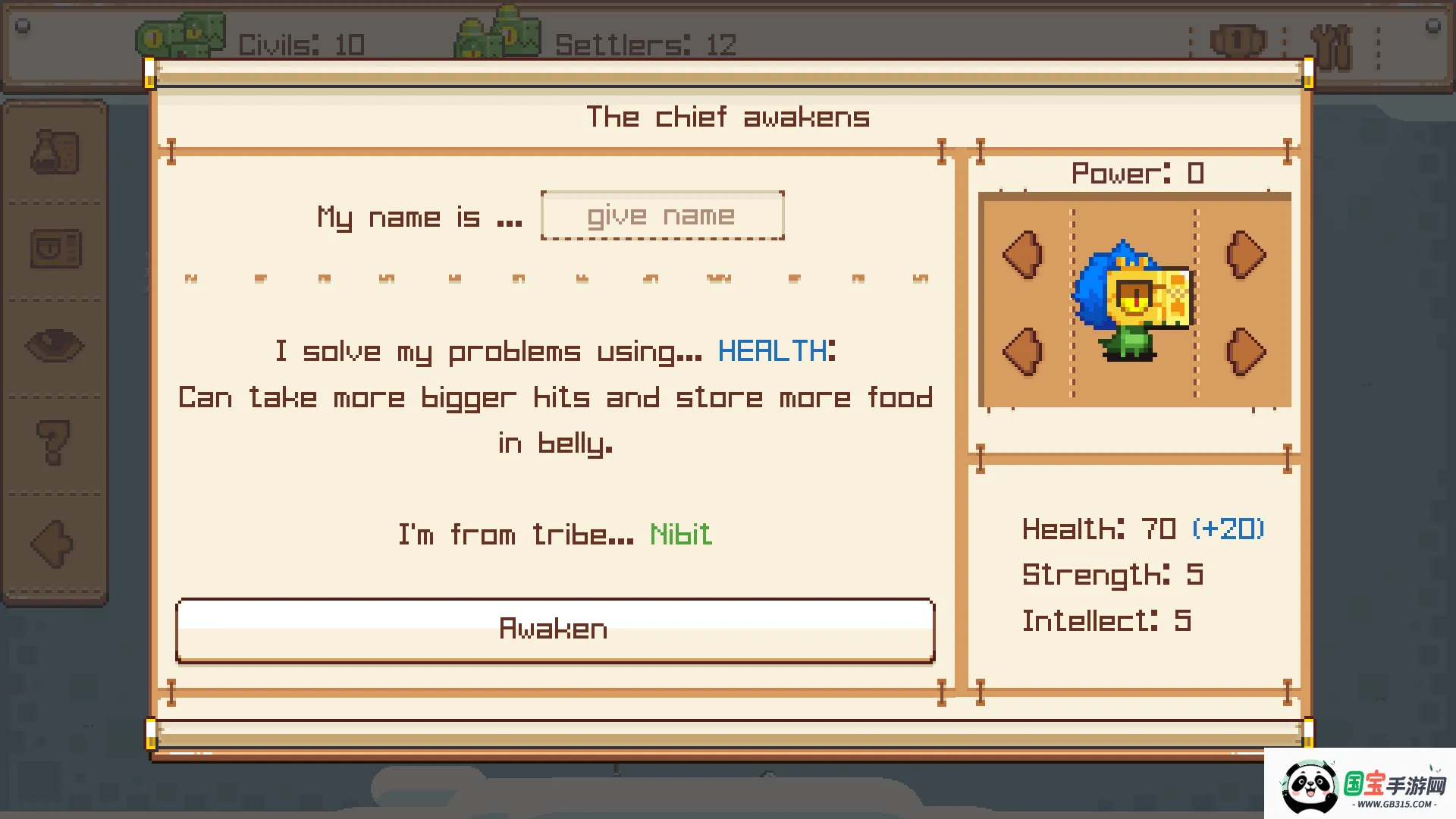Click the +20 health bonus text
This screenshot has height=819, width=1456.
tap(1228, 529)
